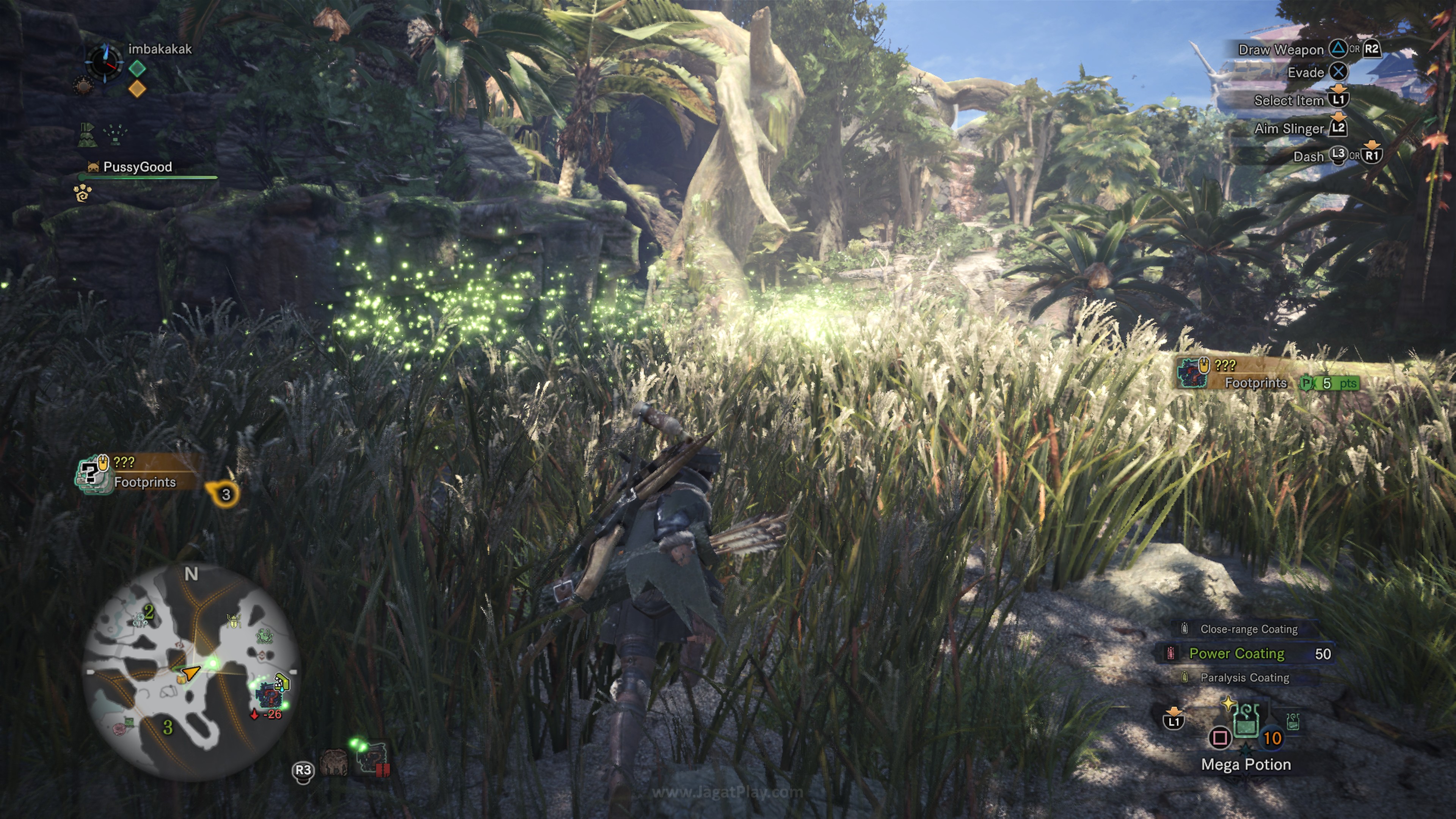Click the orange player arrow on minimap
Screen dimensions: 1456x819
(190, 673)
